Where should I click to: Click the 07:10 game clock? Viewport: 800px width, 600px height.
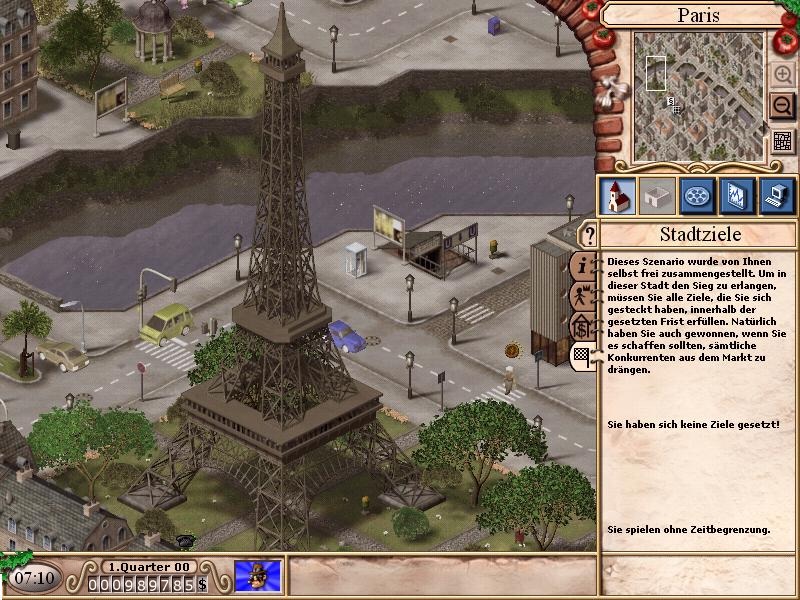(x=35, y=578)
